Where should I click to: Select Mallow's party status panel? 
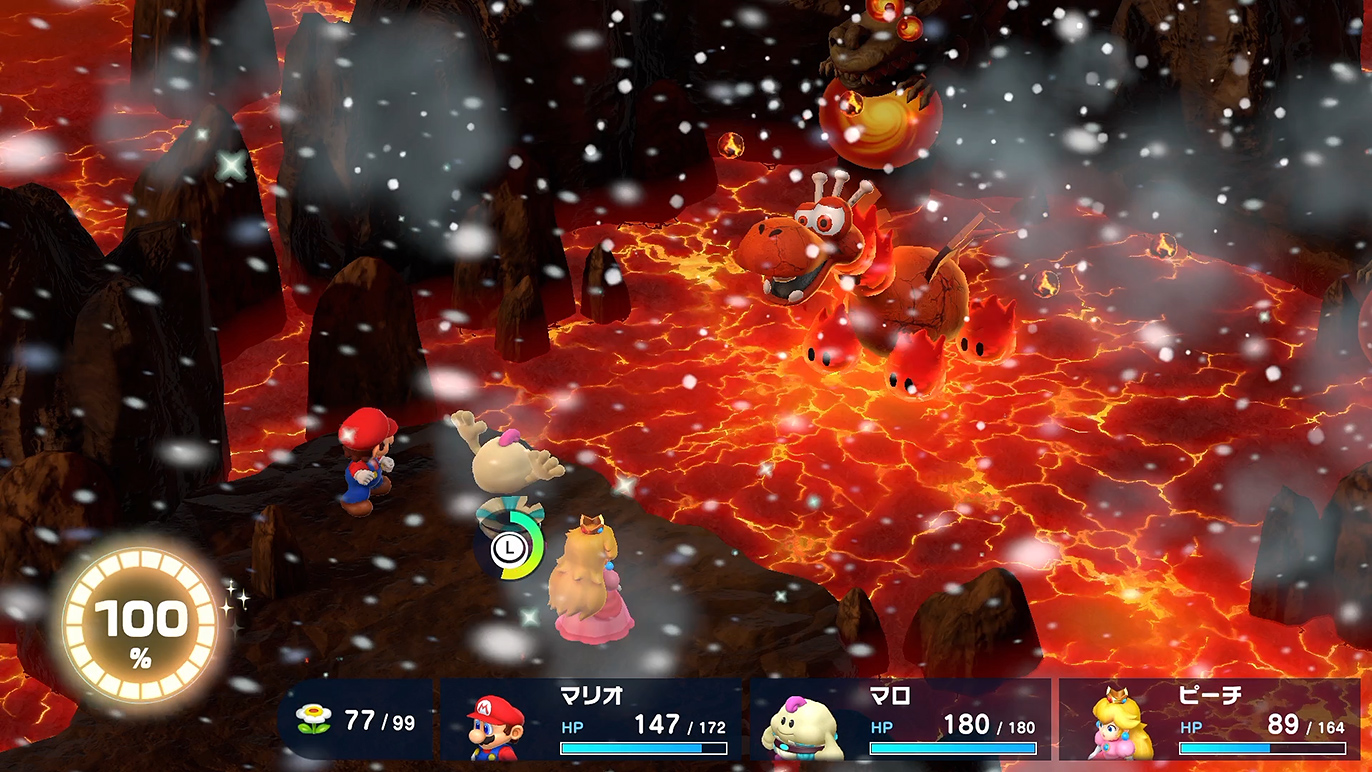[x=900, y=720]
